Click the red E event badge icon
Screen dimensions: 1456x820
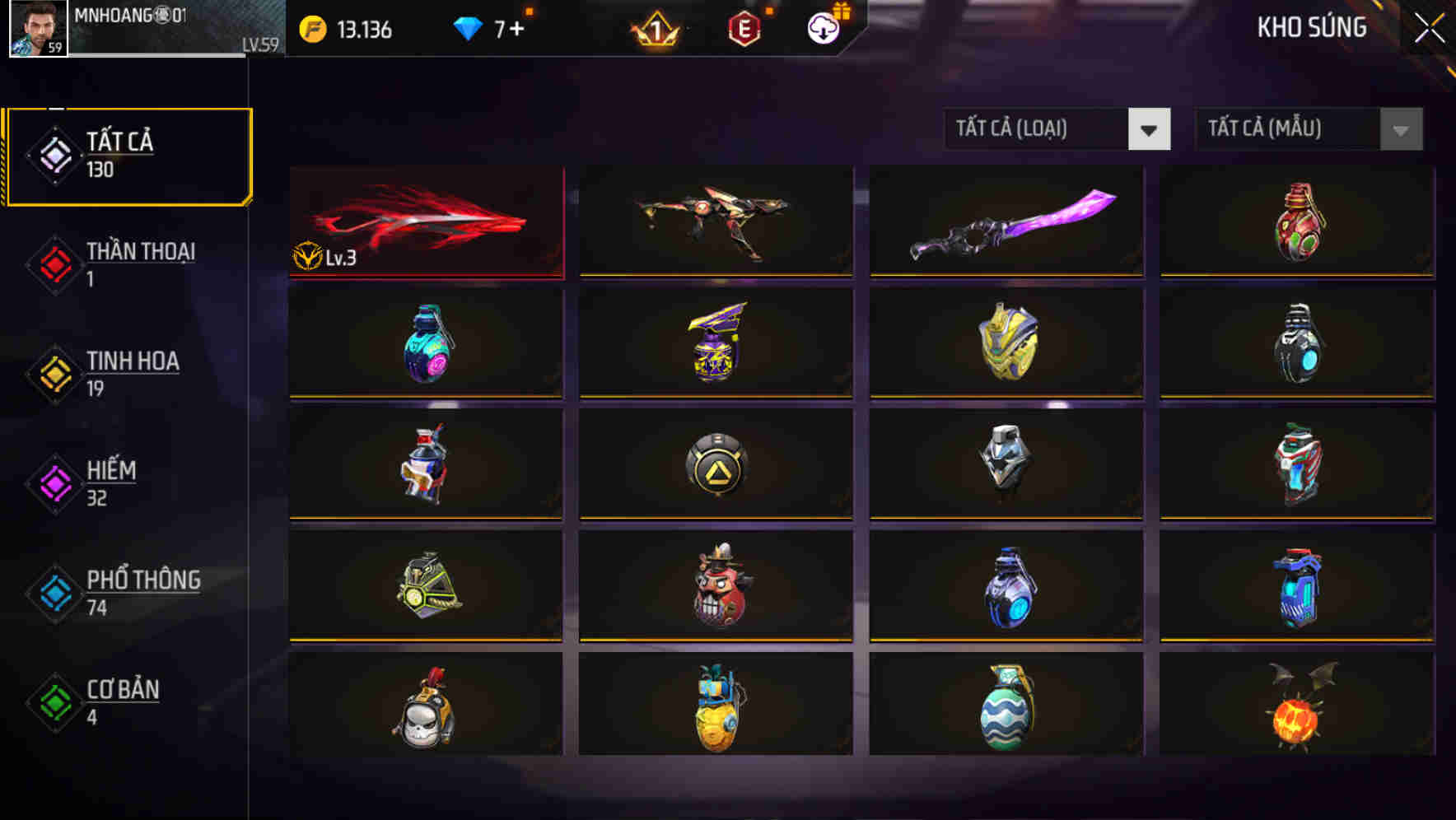(x=745, y=27)
